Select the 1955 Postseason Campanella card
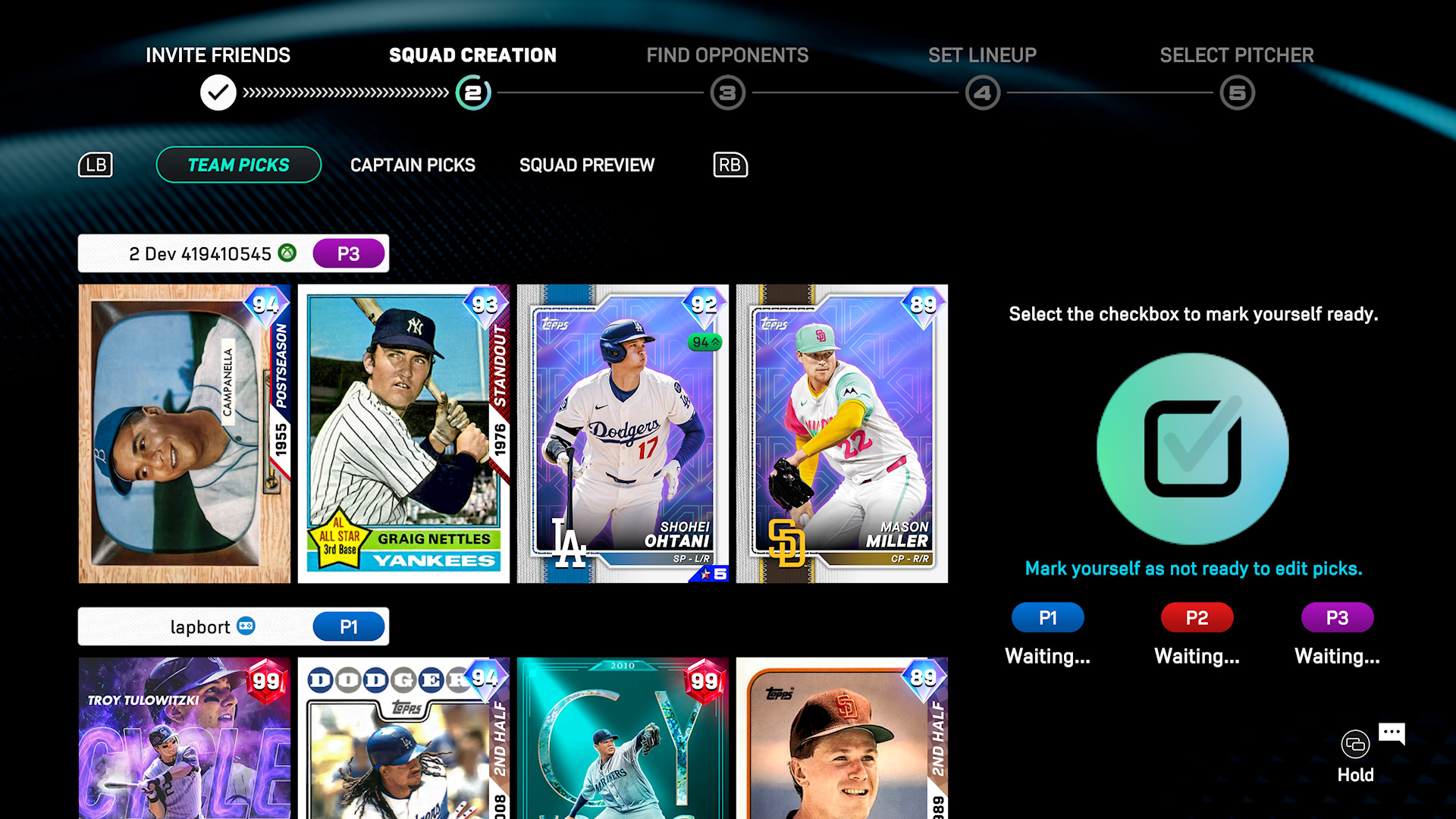Screen dimensions: 1456x819 click(184, 434)
